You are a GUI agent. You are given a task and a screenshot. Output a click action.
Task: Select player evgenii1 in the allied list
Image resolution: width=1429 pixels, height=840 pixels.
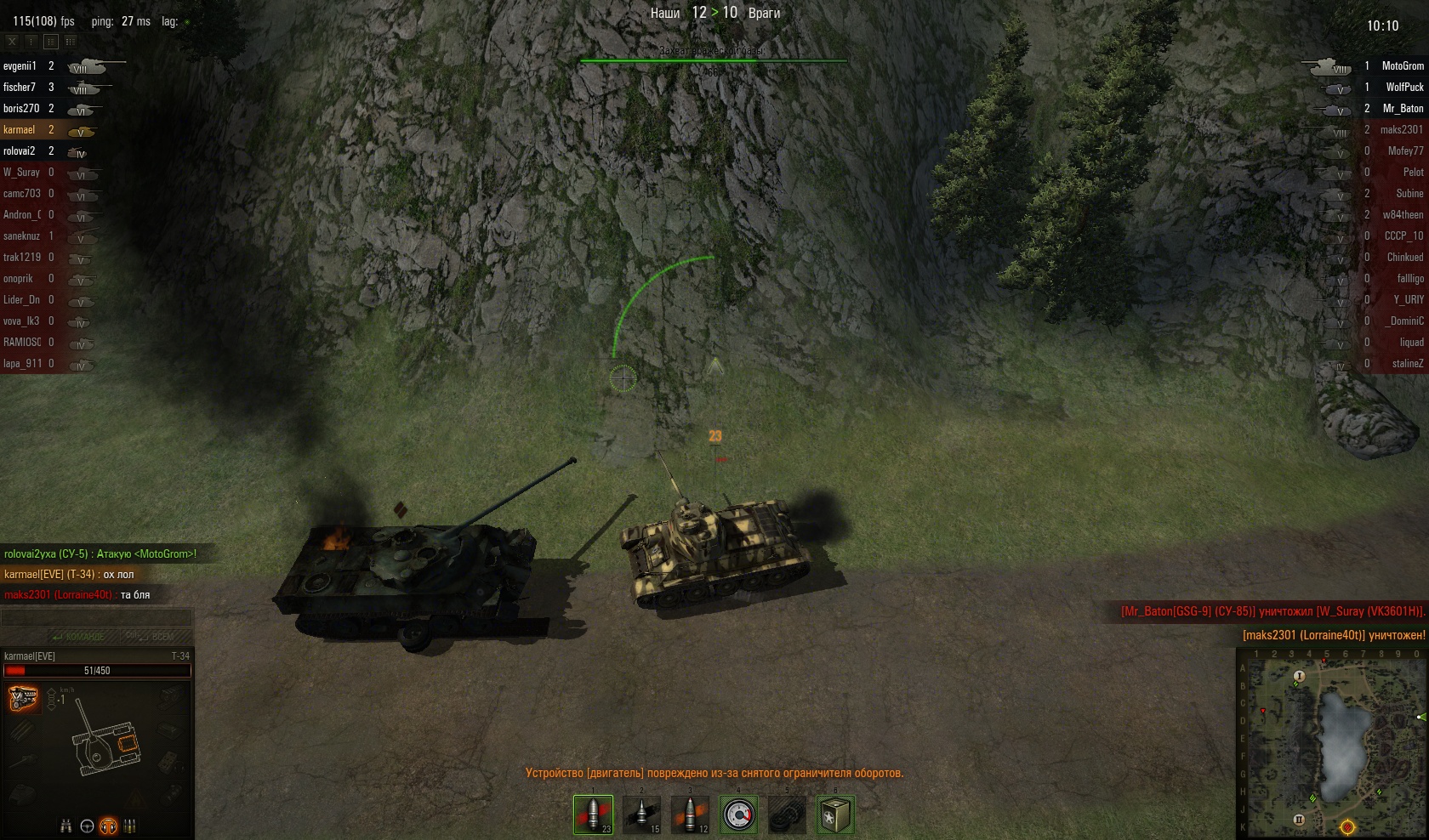[x=20, y=66]
